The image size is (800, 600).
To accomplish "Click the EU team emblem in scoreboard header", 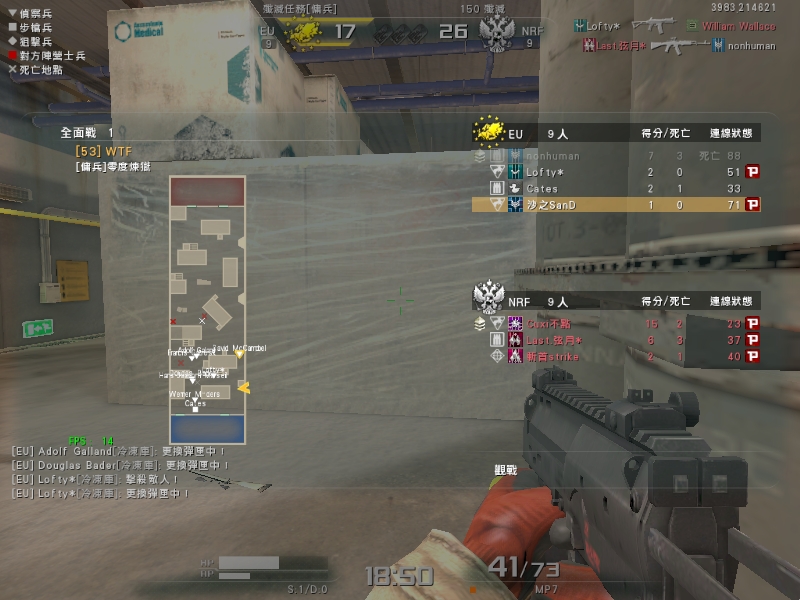I will (488, 131).
